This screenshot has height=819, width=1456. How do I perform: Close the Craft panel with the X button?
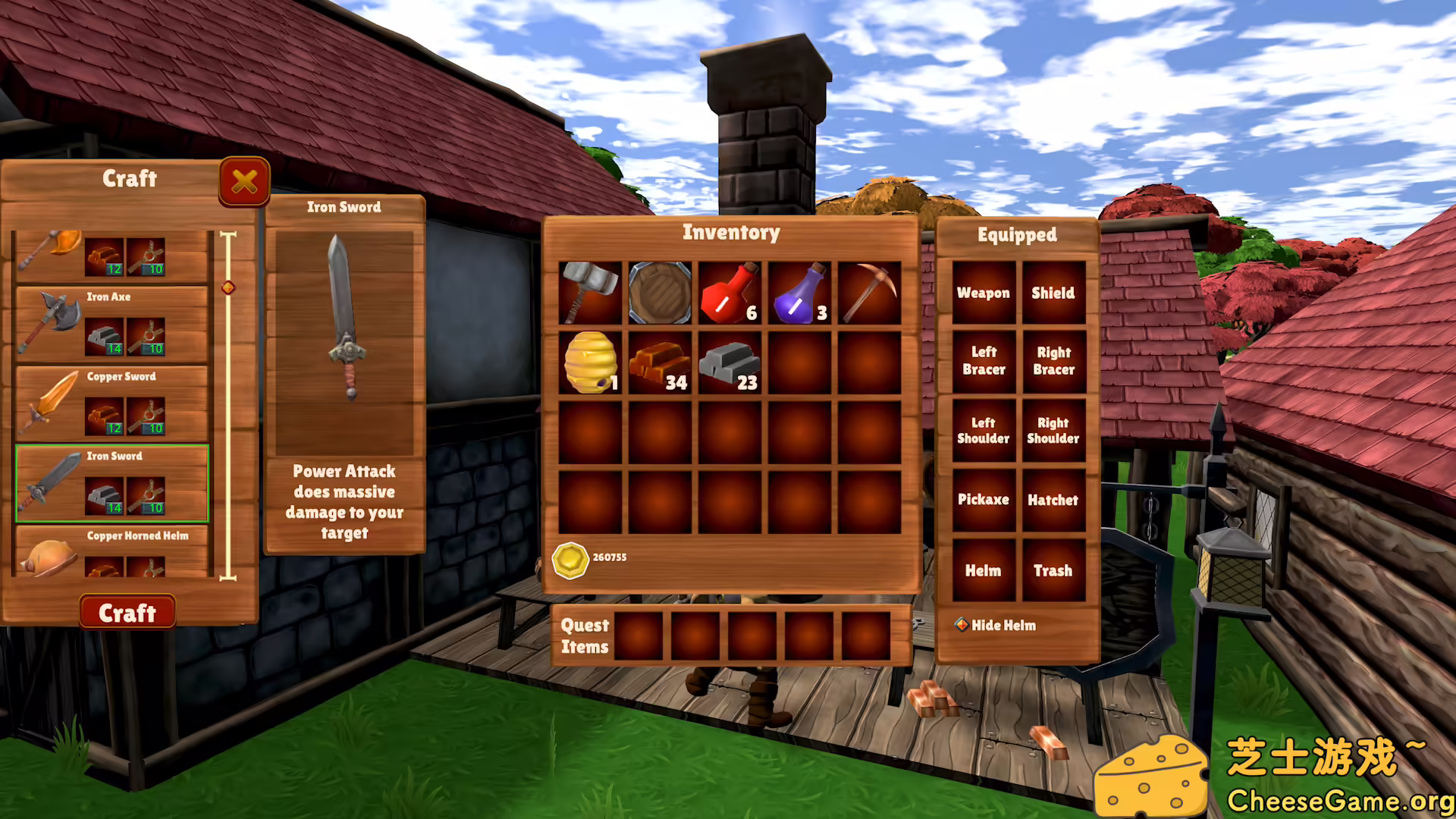(x=244, y=181)
